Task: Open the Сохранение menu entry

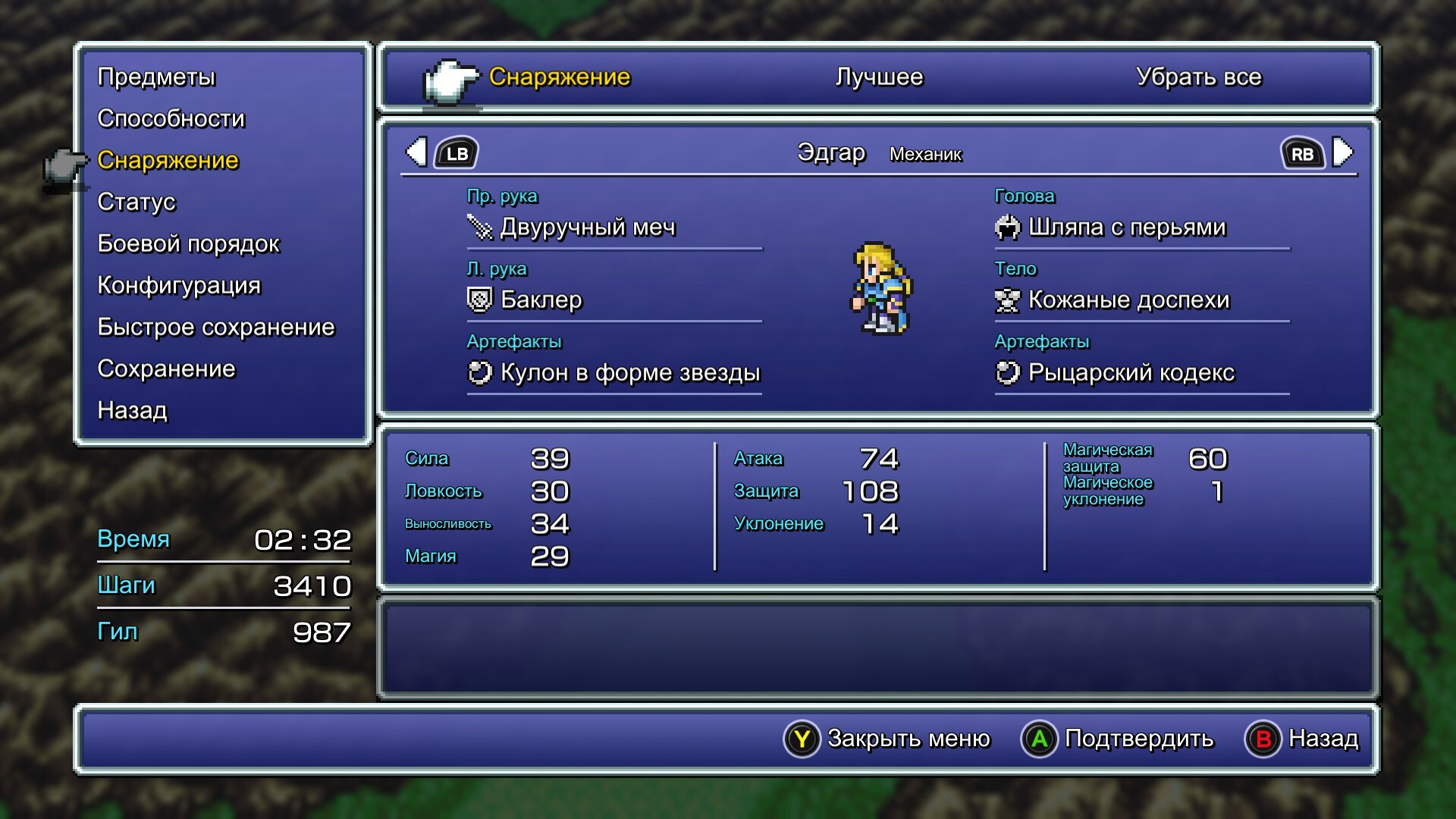Action: point(166,369)
